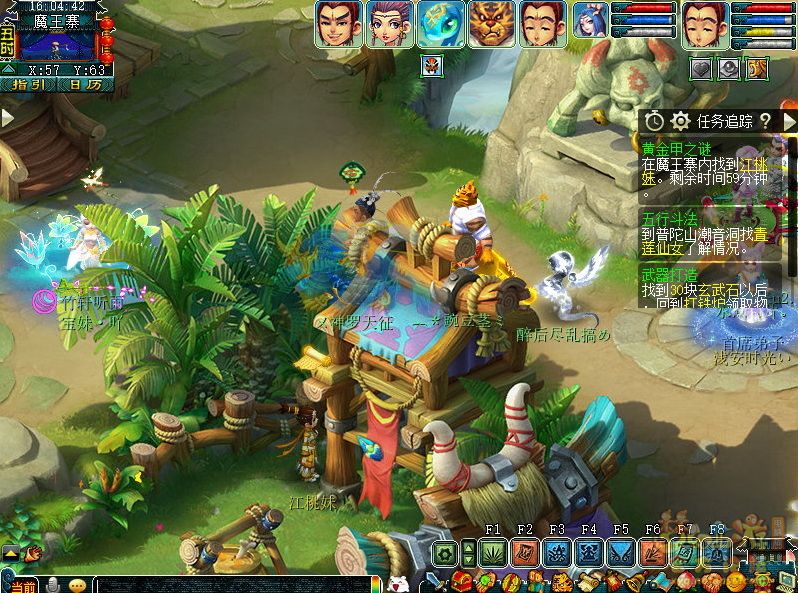Click the microphone voice chat icon

click(x=52, y=585)
